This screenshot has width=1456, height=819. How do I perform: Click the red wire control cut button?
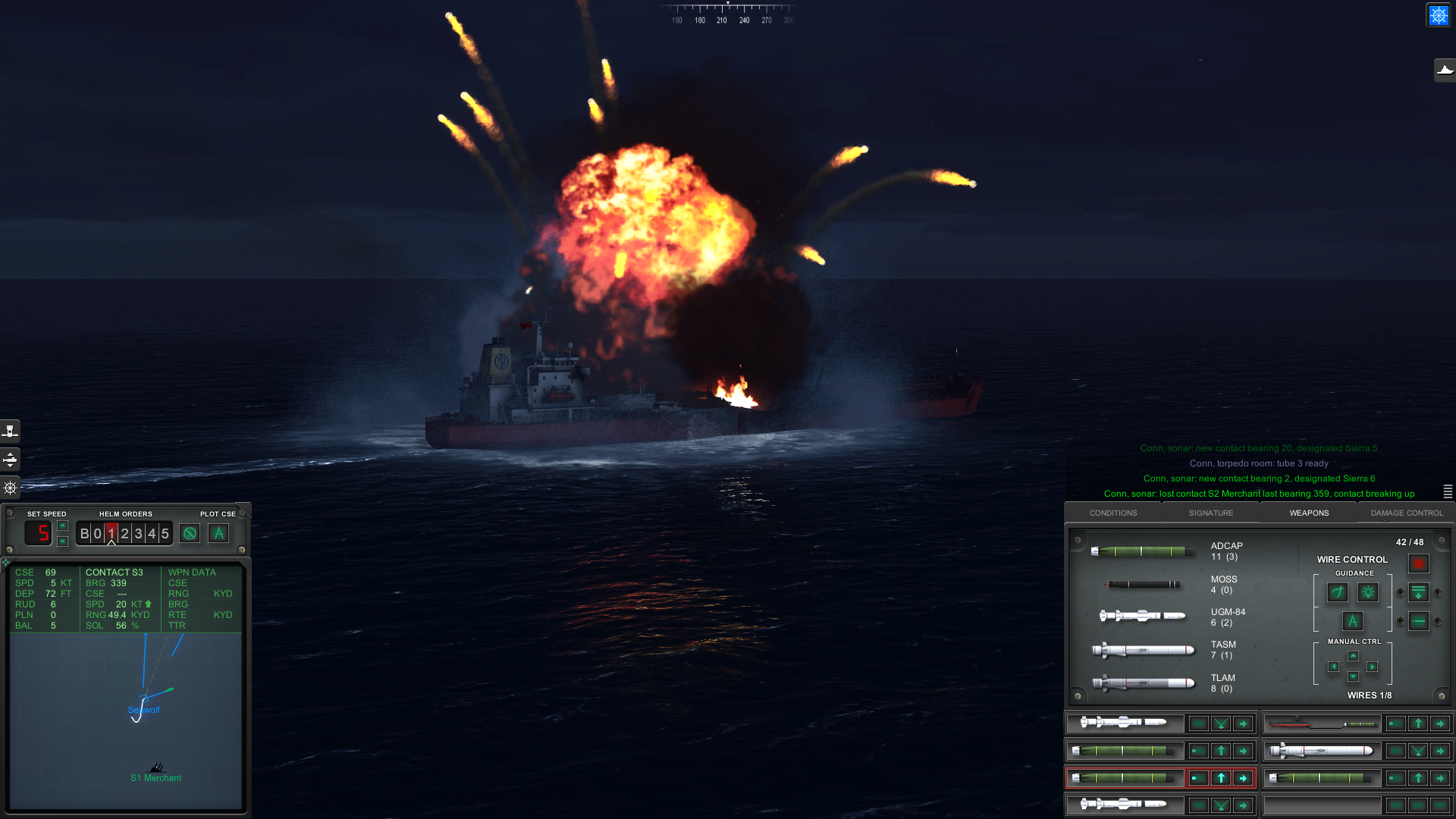[1418, 563]
